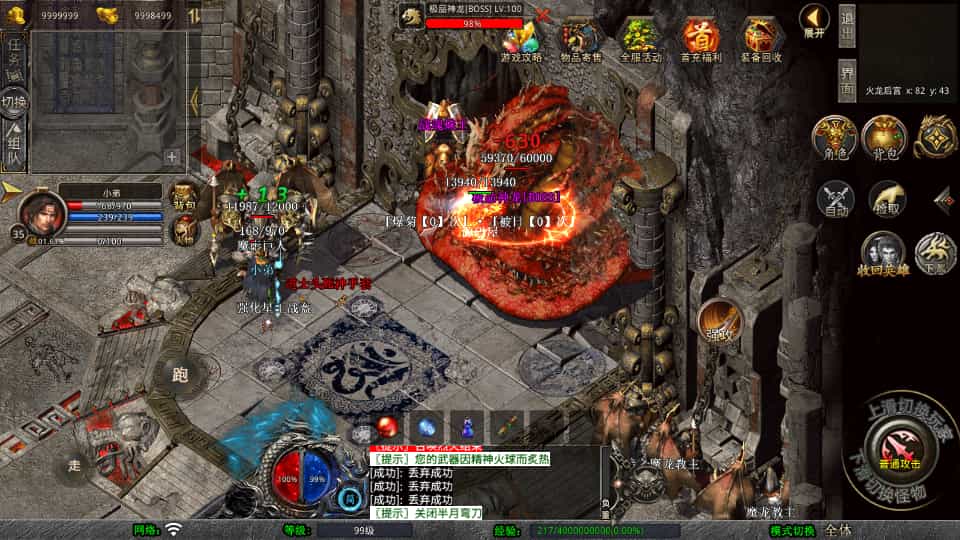Select the 走 walk movement button

pos(75,466)
